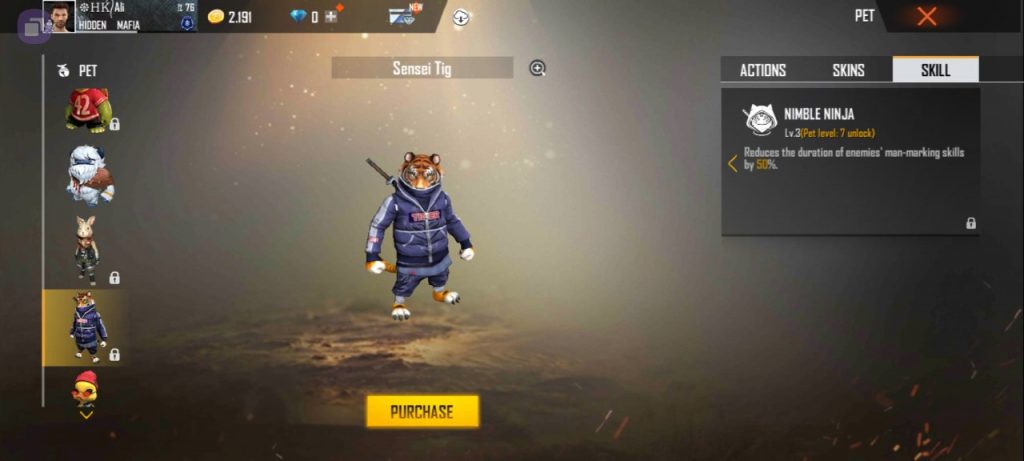Open the membership card marked NEW

pyautogui.click(x=404, y=16)
